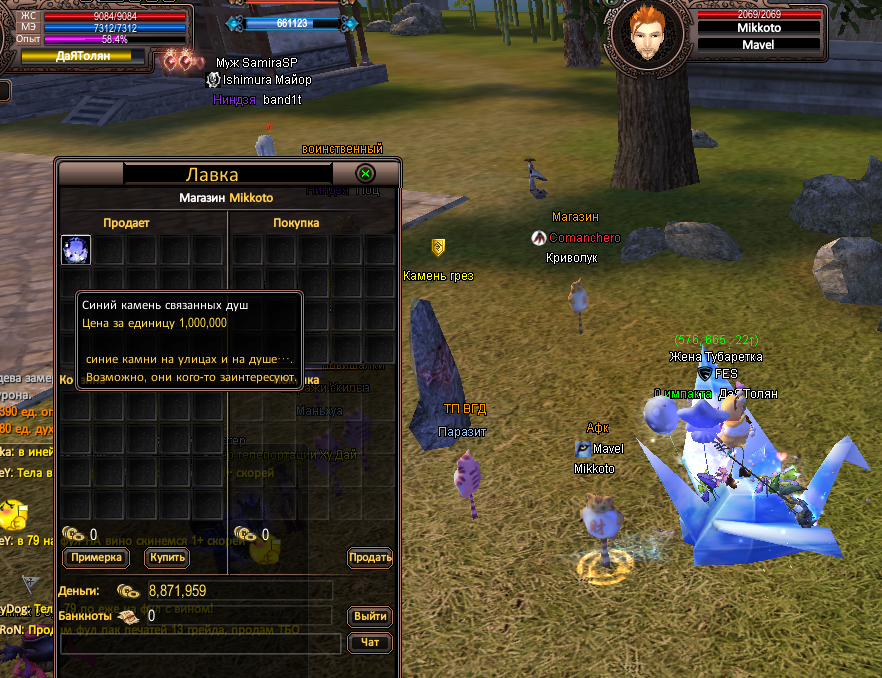The width and height of the screenshot is (882, 678).
Task: Open chat with the Чат button
Action: pos(370,643)
